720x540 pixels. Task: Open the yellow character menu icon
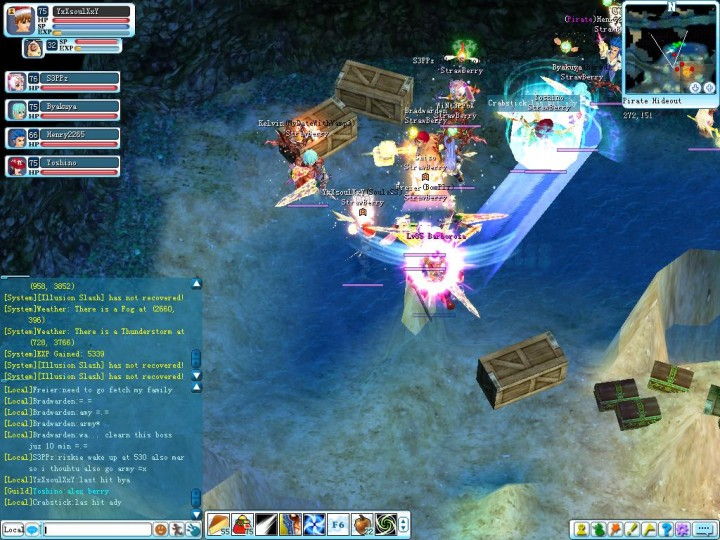(579, 529)
